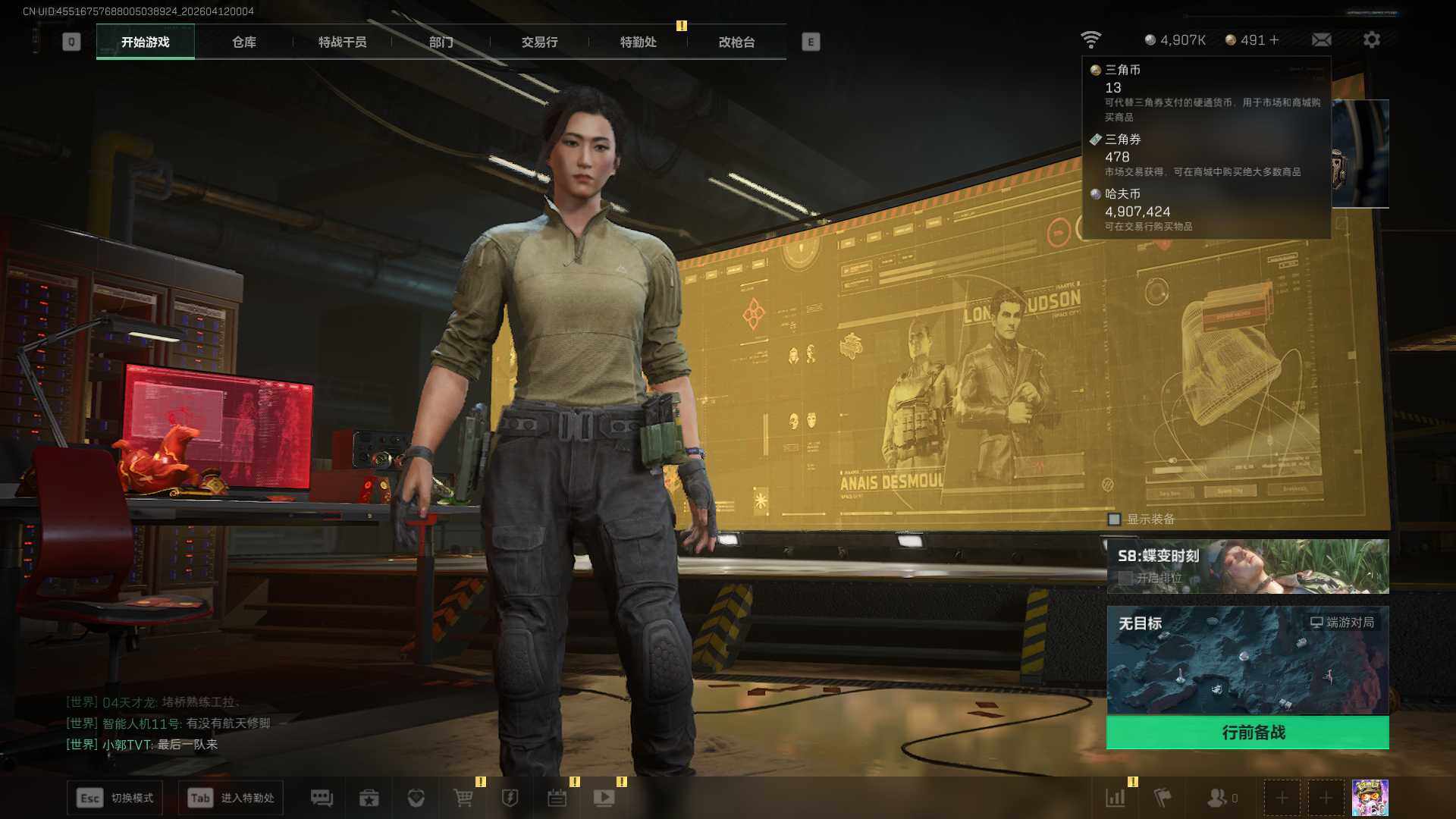This screenshot has height=819, width=1456.
Task: Open the 特勤处 tab
Action: (x=638, y=42)
